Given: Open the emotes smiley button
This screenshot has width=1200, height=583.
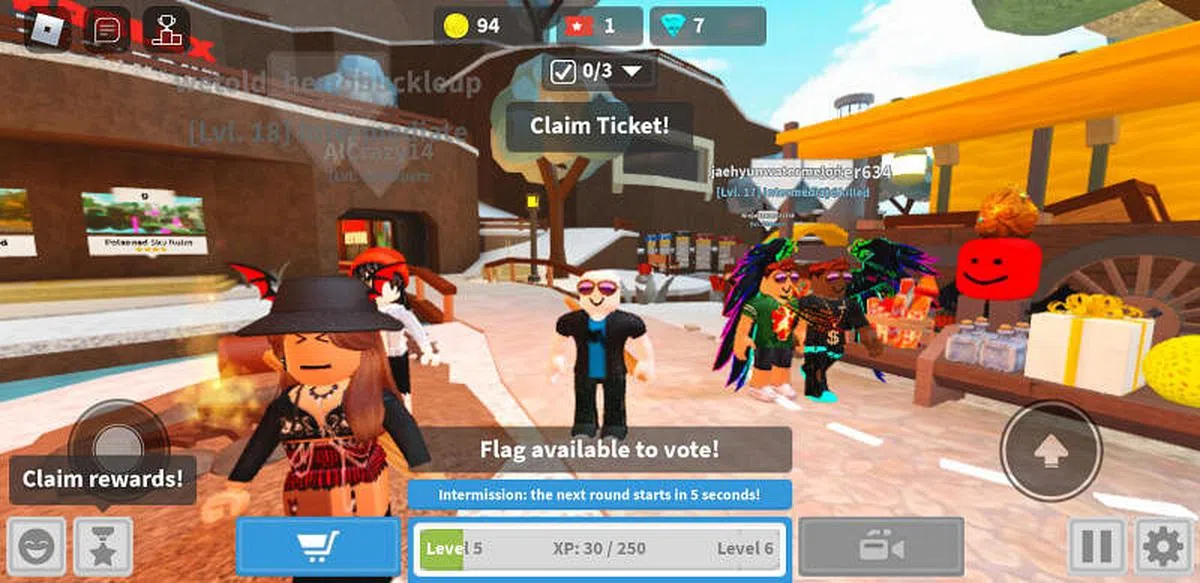Looking at the screenshot, I should click(37, 547).
